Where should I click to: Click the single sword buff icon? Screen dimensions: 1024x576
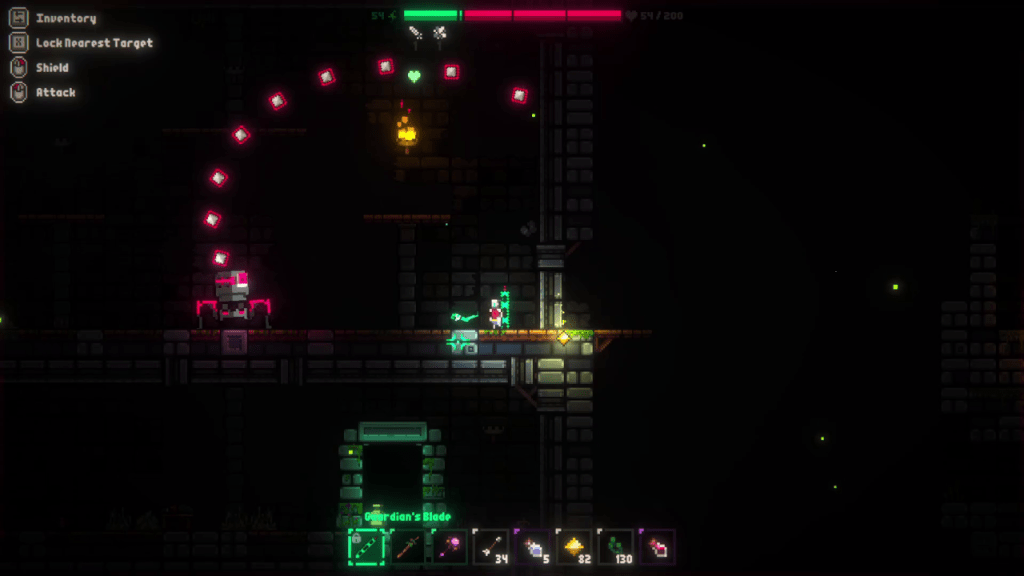pyautogui.click(x=416, y=33)
